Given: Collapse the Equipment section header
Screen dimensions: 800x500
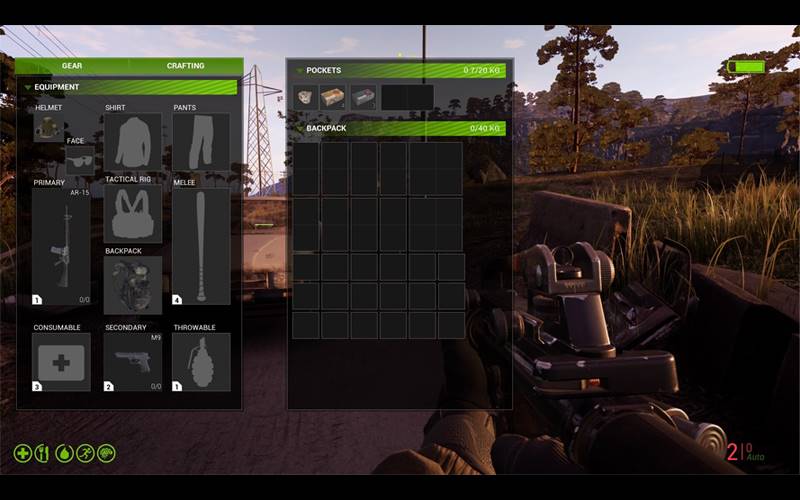Looking at the screenshot, I should (x=28, y=87).
